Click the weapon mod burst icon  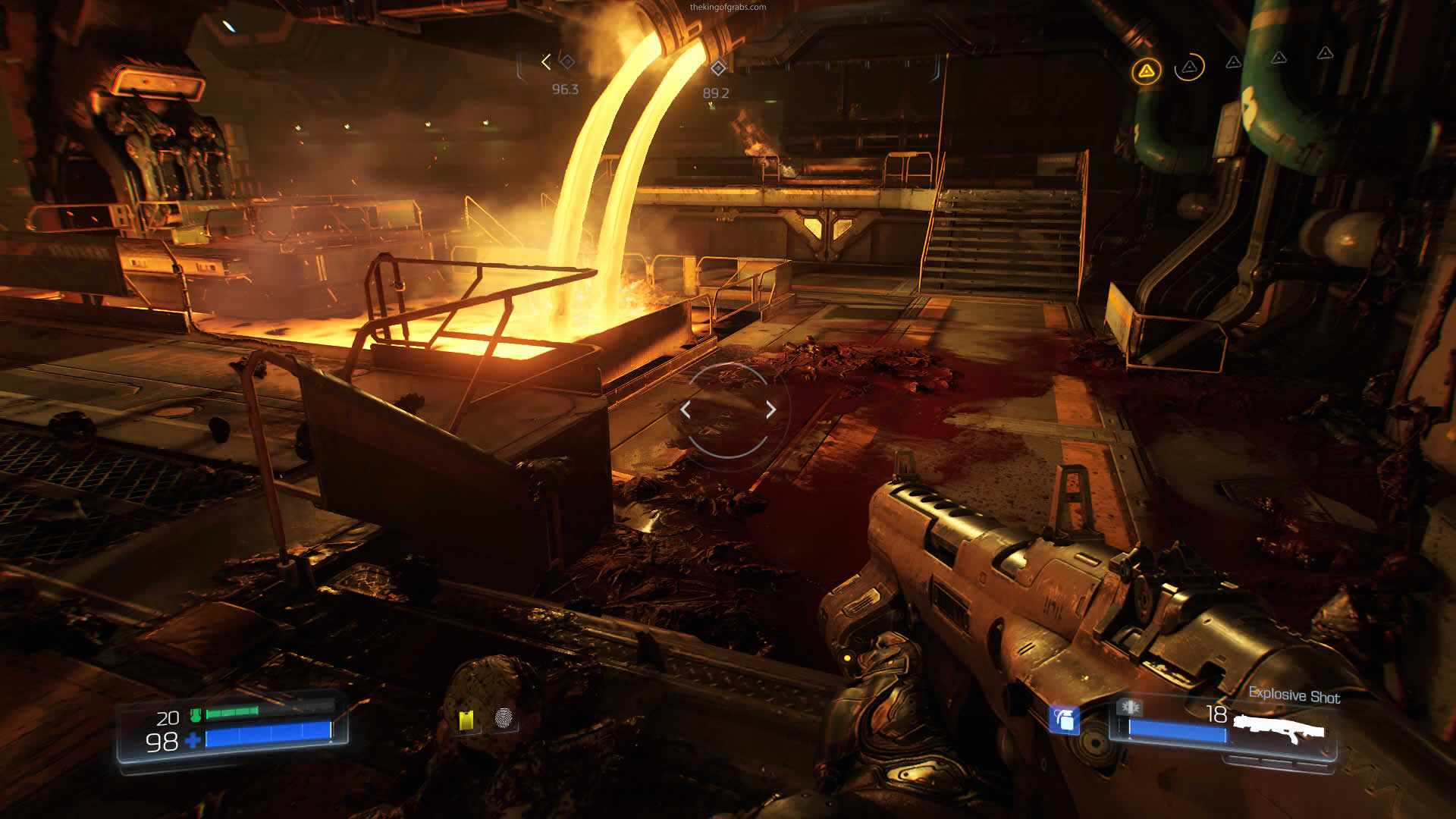(x=1128, y=707)
